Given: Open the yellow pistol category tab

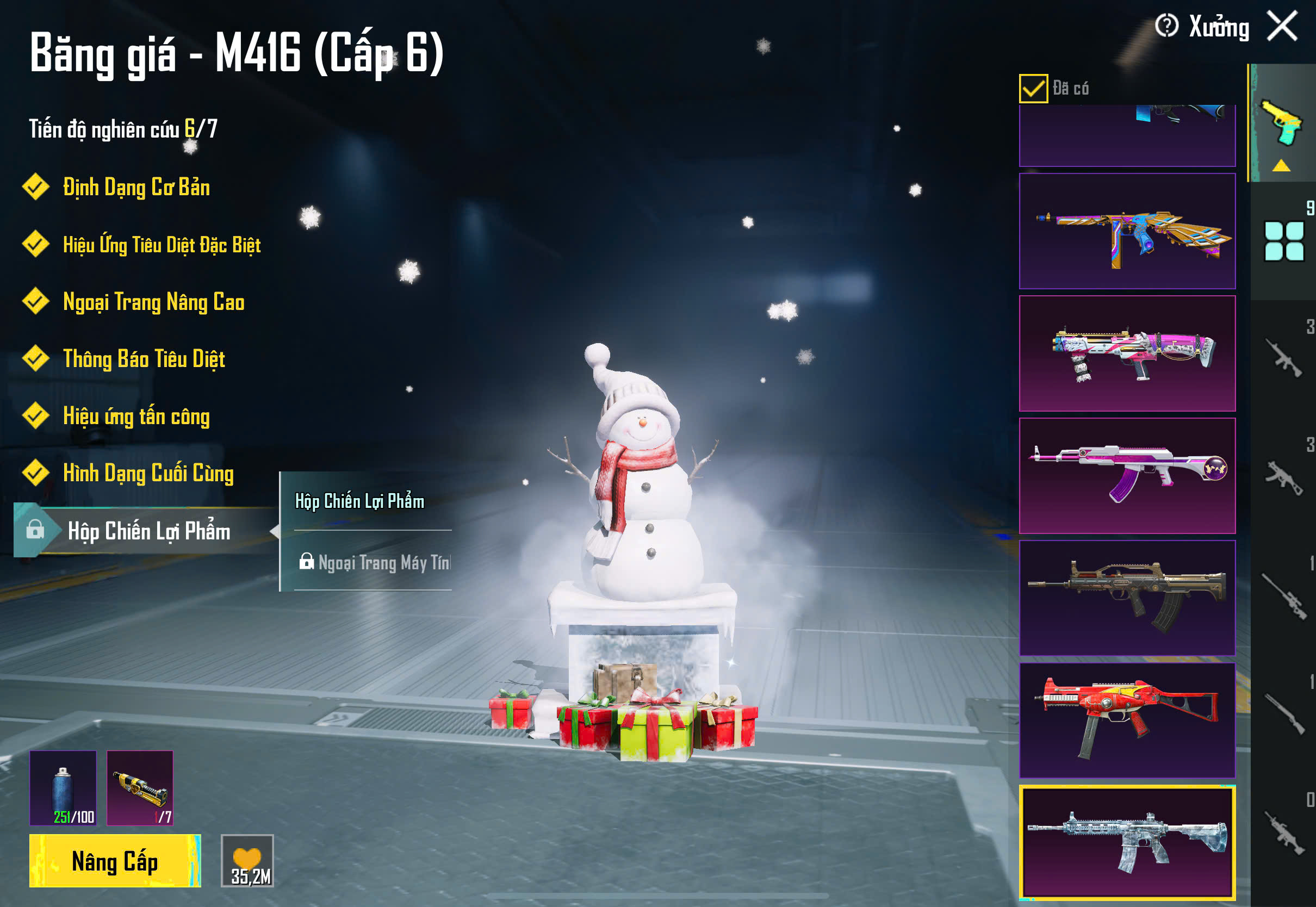Looking at the screenshot, I should (x=1281, y=124).
